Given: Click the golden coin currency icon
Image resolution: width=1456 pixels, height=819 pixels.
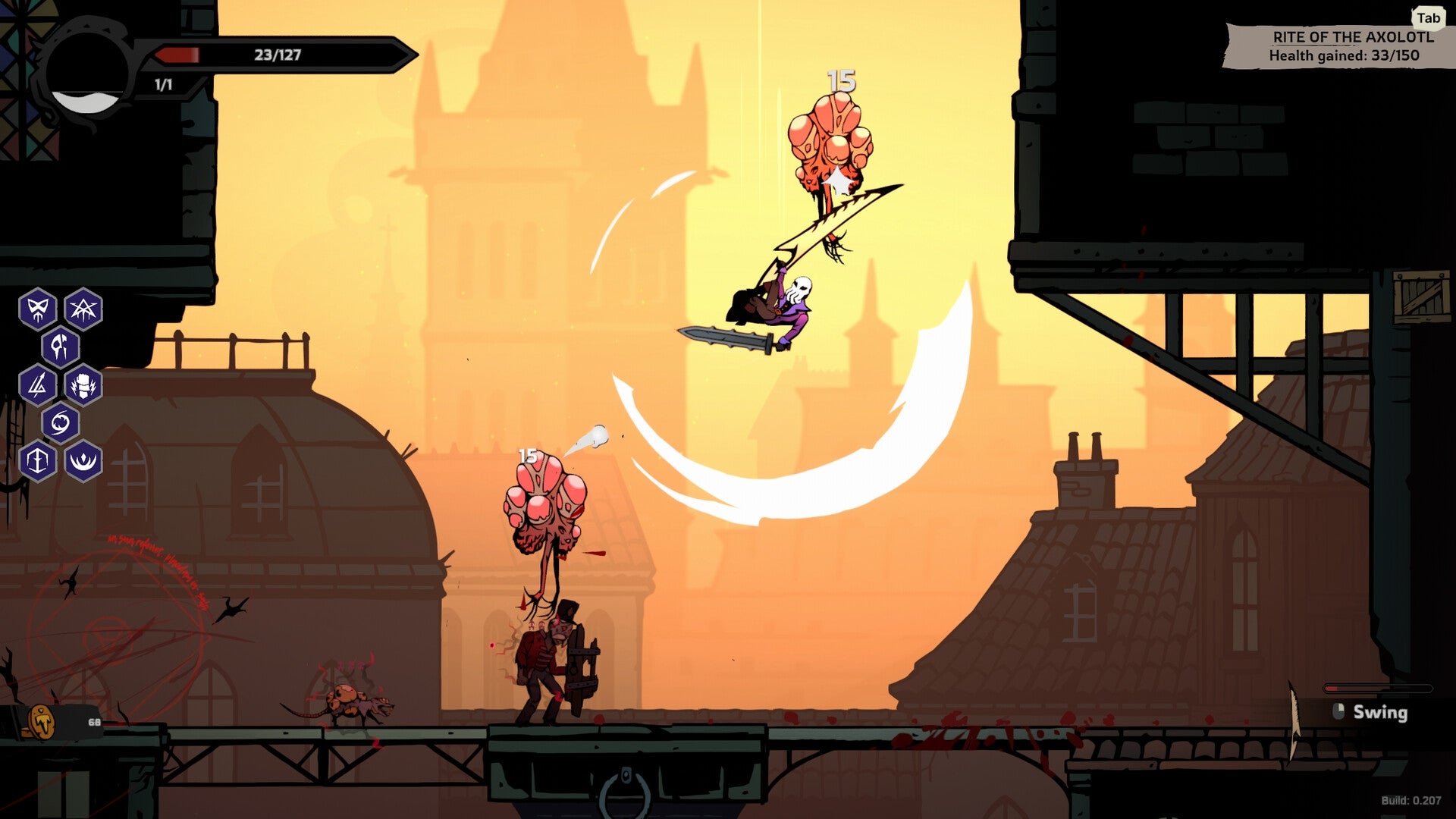Looking at the screenshot, I should (x=42, y=723).
